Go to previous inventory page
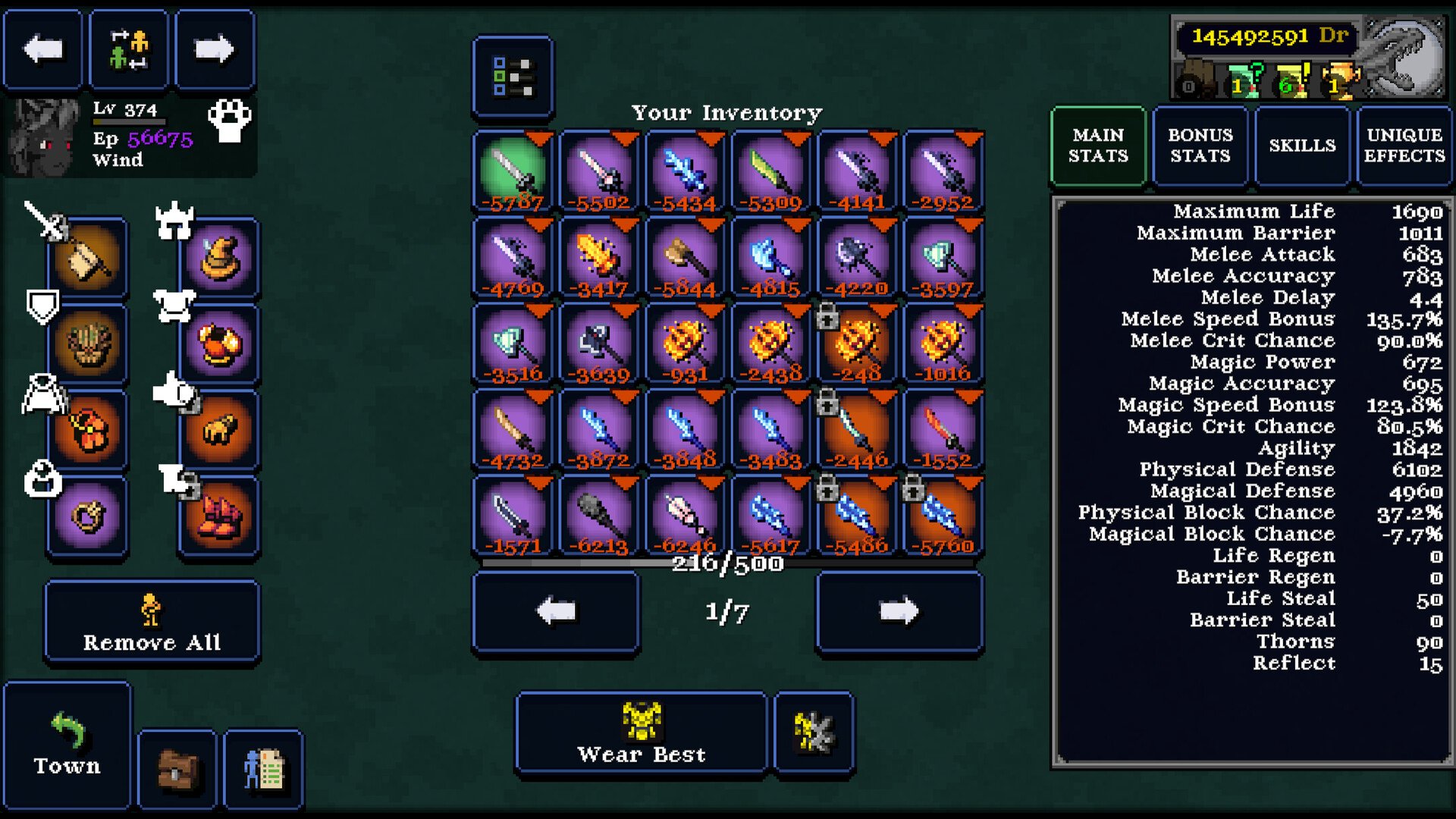 (x=556, y=611)
